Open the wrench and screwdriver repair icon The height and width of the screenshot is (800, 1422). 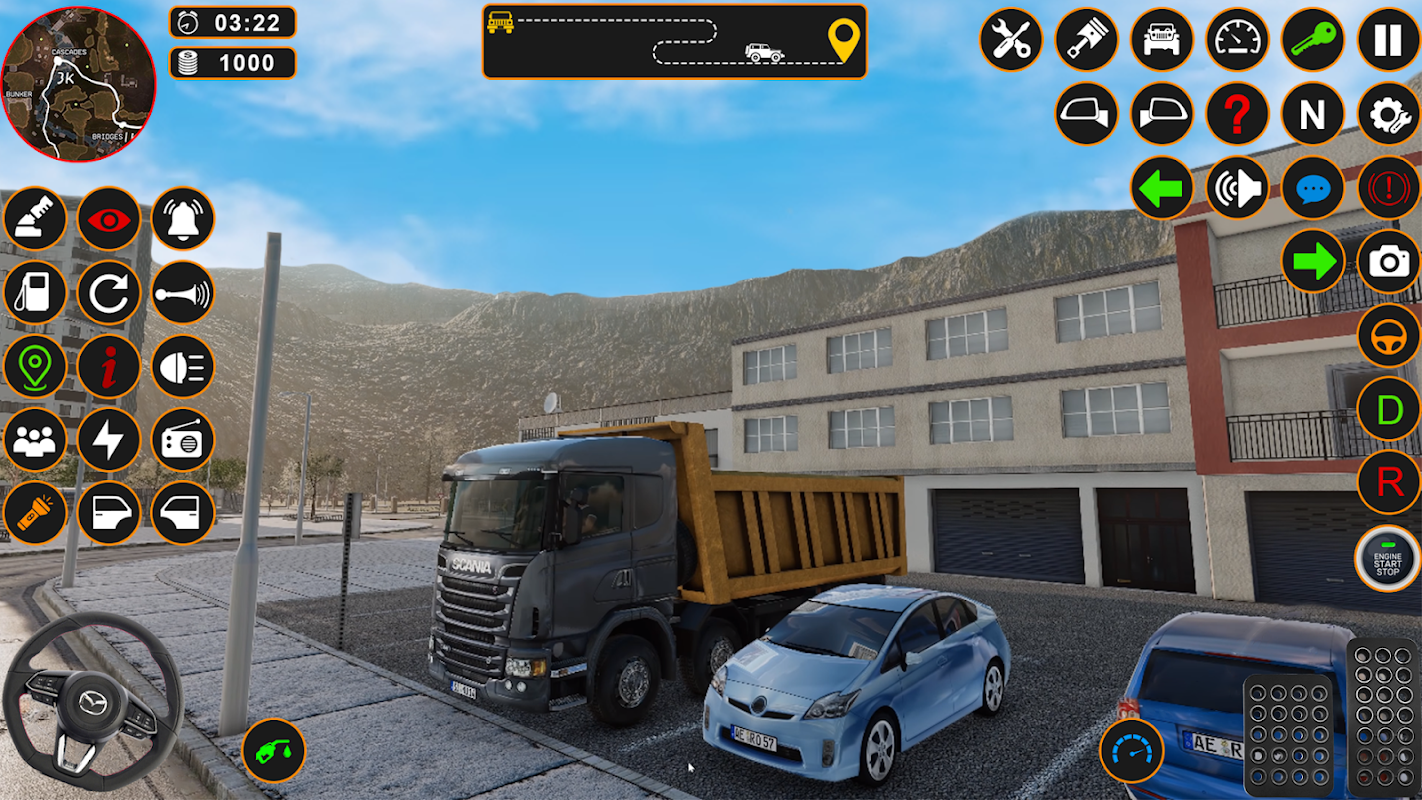pos(1011,40)
